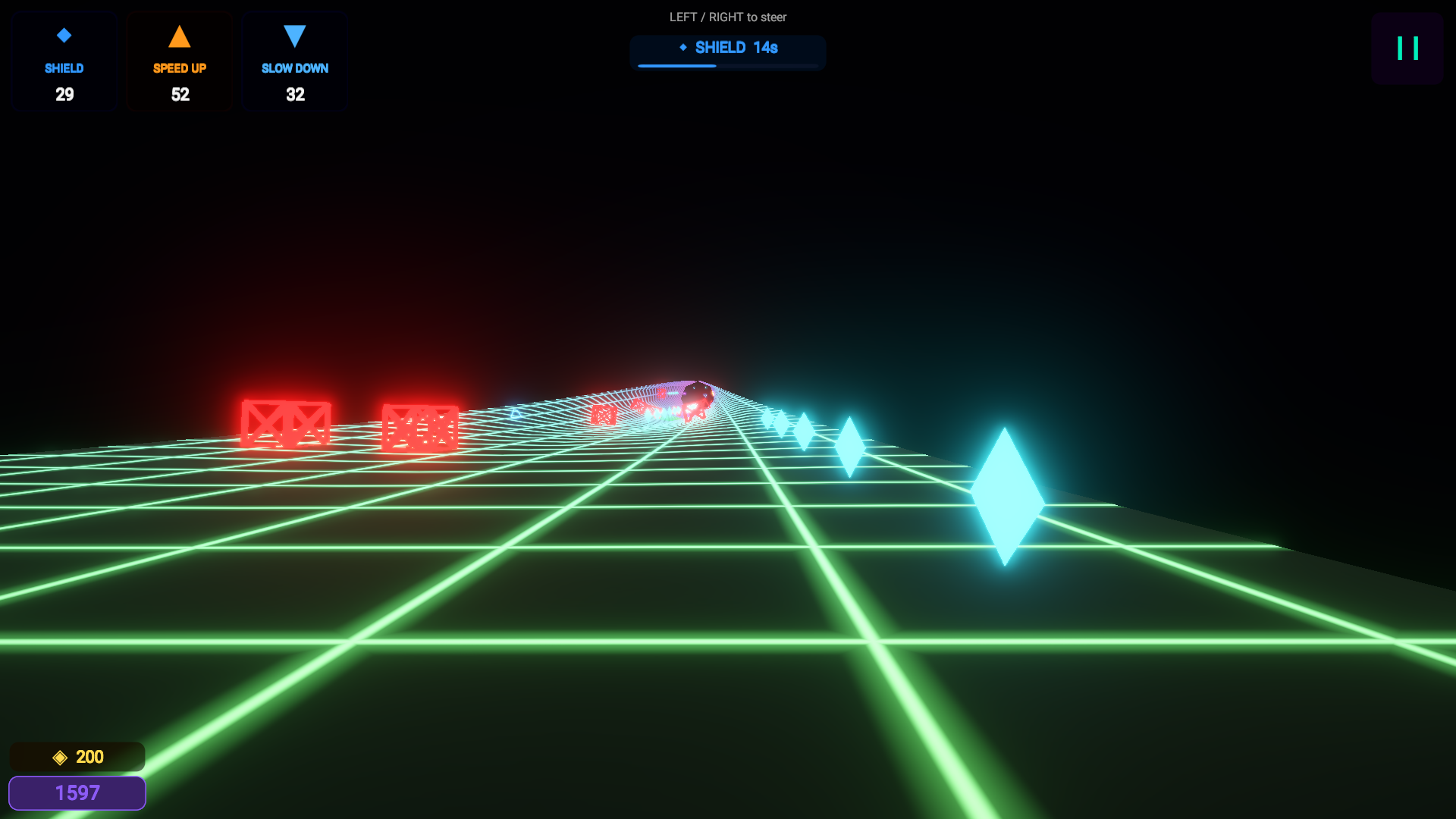The height and width of the screenshot is (819, 1456).
Task: Toggle the SHIELD 14s countdown banner
Action: pos(727,52)
